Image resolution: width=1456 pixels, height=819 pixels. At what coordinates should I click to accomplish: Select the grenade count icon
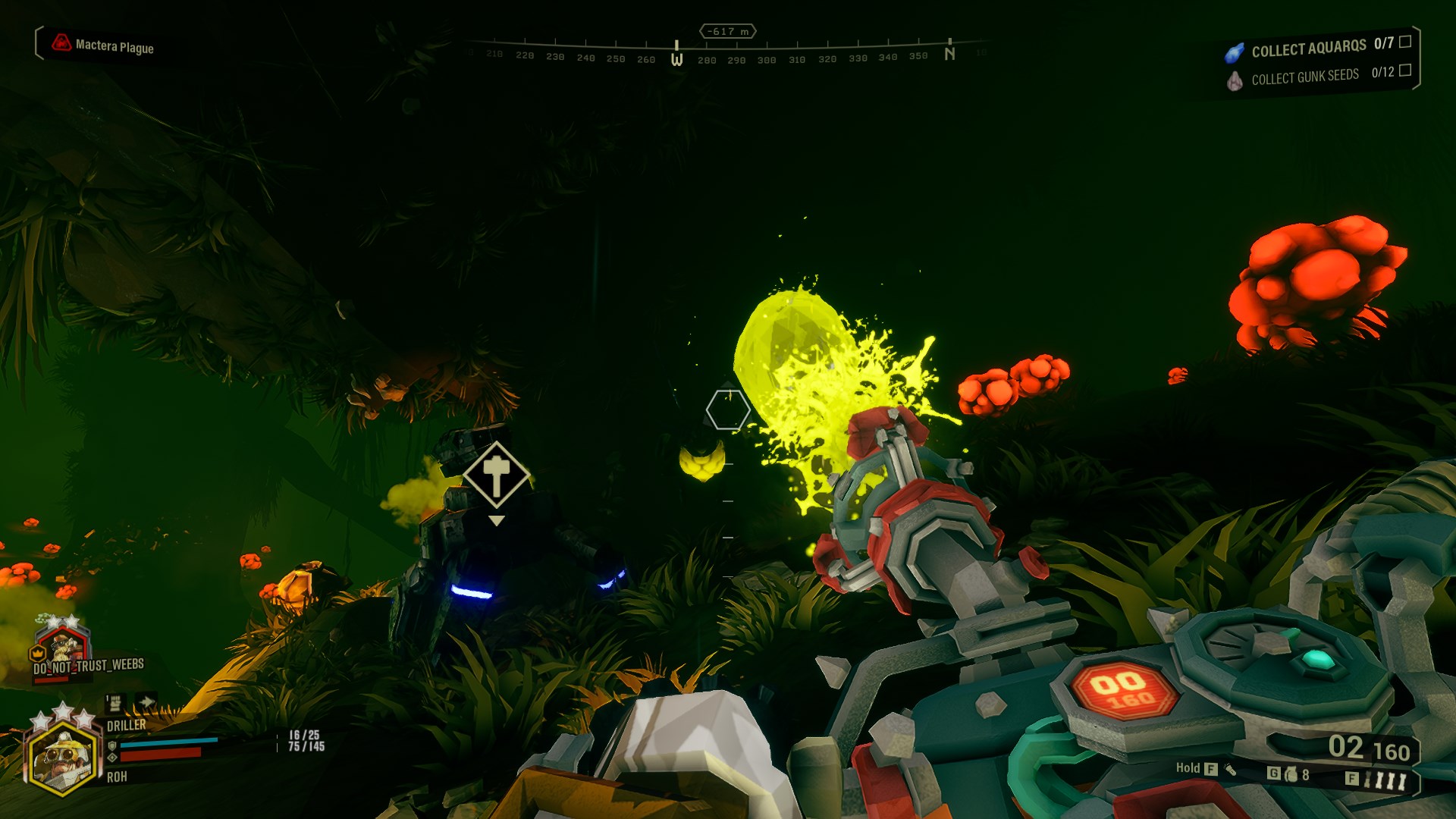(x=1291, y=774)
